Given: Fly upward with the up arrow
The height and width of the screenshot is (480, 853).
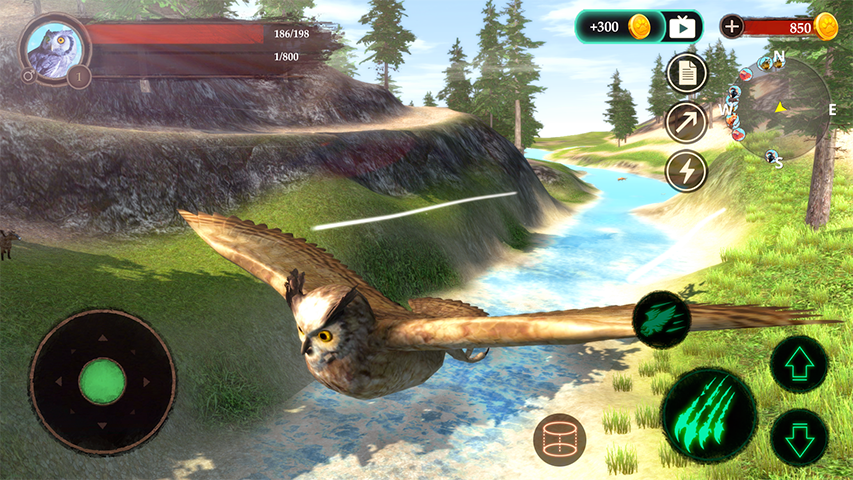Looking at the screenshot, I should coord(799,363).
